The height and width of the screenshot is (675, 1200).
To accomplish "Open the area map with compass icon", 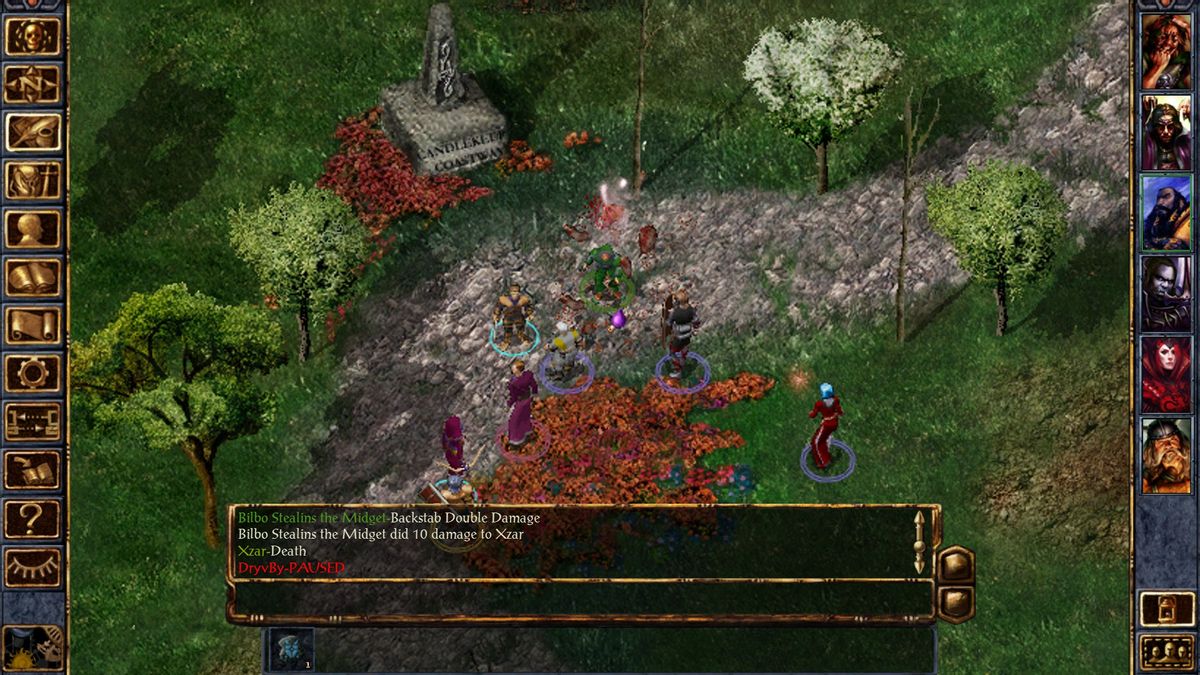I will point(33,84).
